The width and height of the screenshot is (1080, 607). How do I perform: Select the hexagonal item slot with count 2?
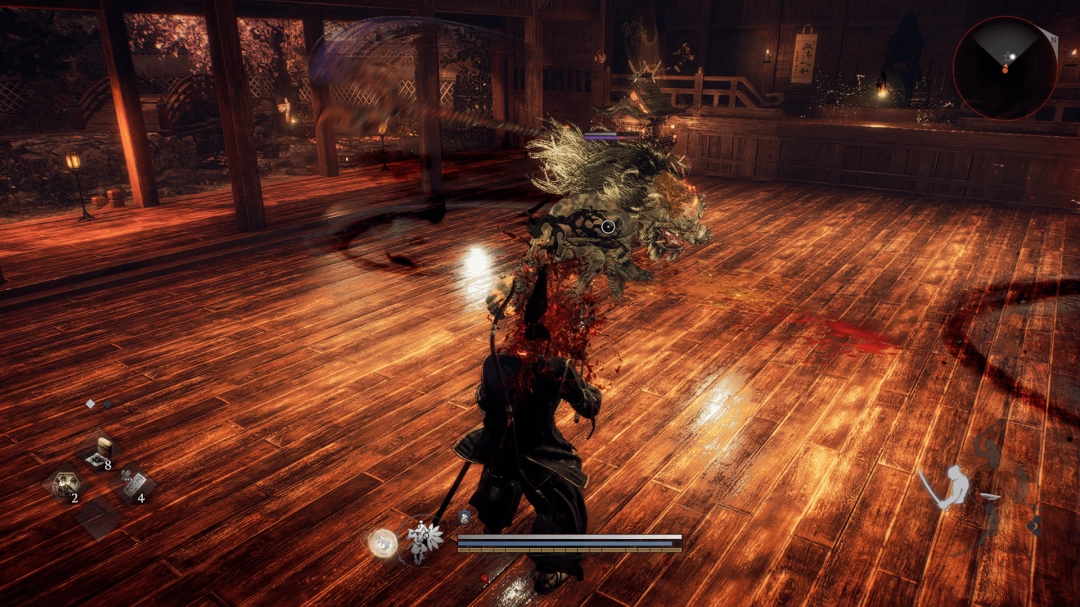click(x=66, y=487)
